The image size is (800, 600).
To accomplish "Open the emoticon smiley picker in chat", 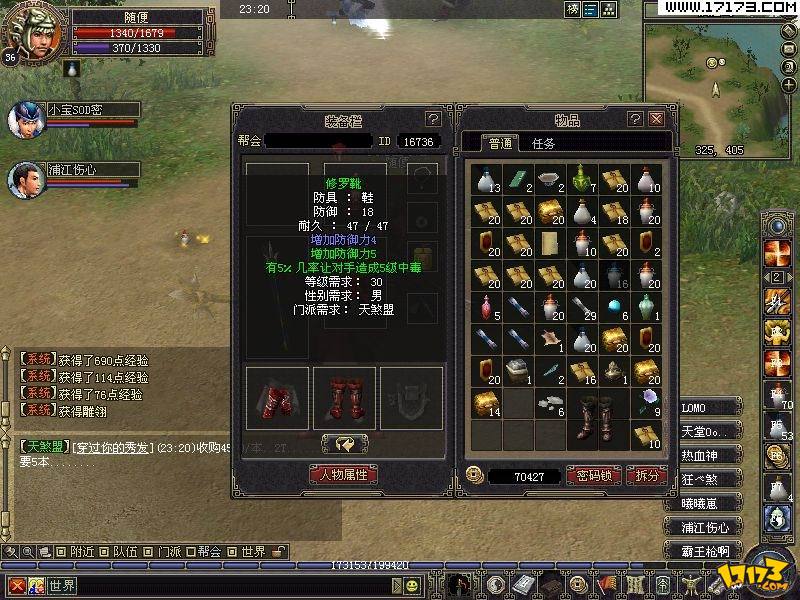I will (35, 586).
